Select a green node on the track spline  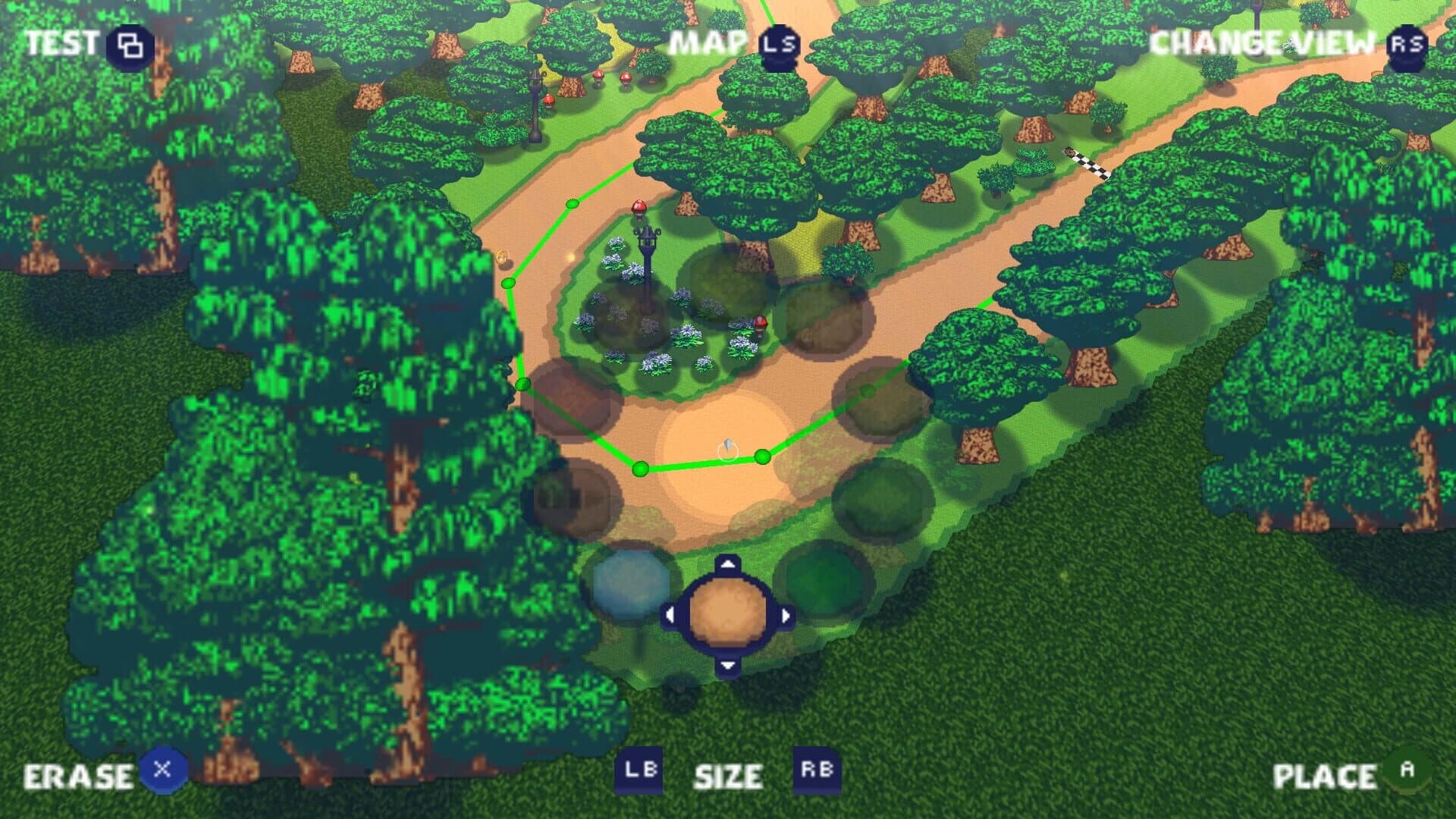pos(641,470)
